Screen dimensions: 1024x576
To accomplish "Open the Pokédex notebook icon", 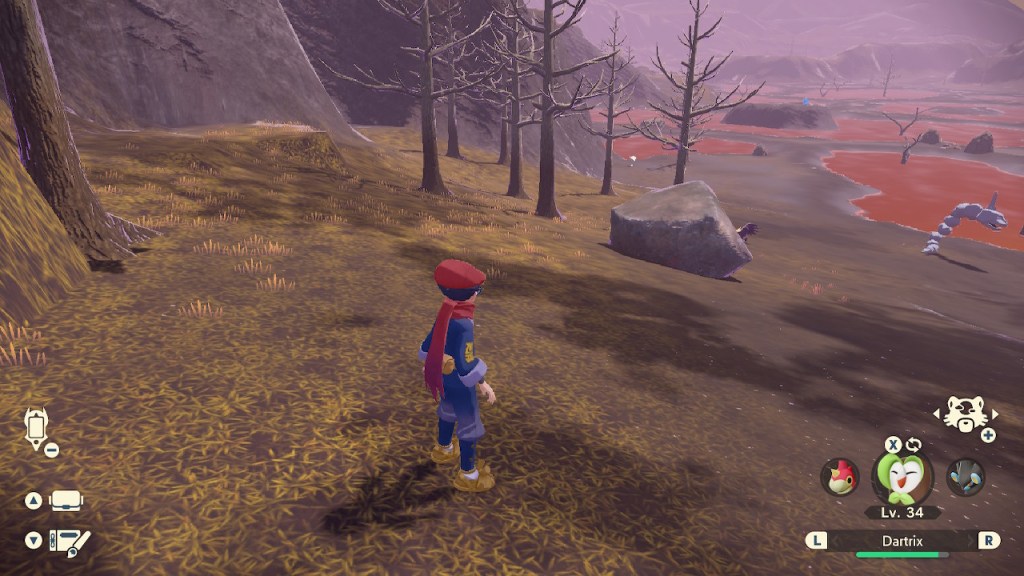I will click(71, 542).
